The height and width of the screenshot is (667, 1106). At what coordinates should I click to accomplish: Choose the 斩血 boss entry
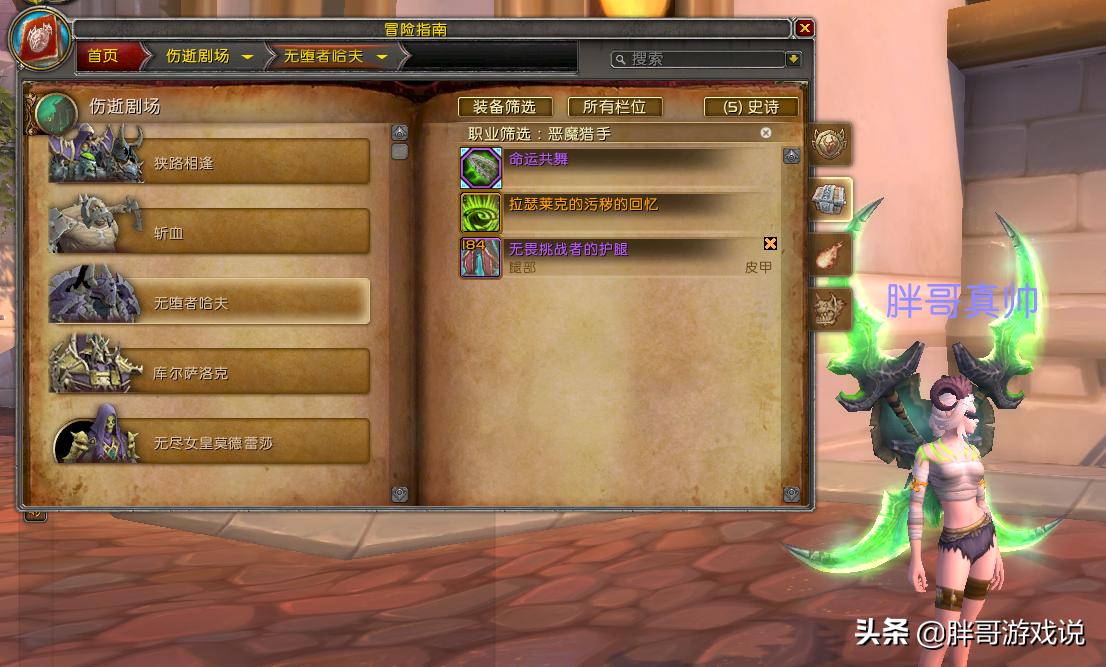210,232
